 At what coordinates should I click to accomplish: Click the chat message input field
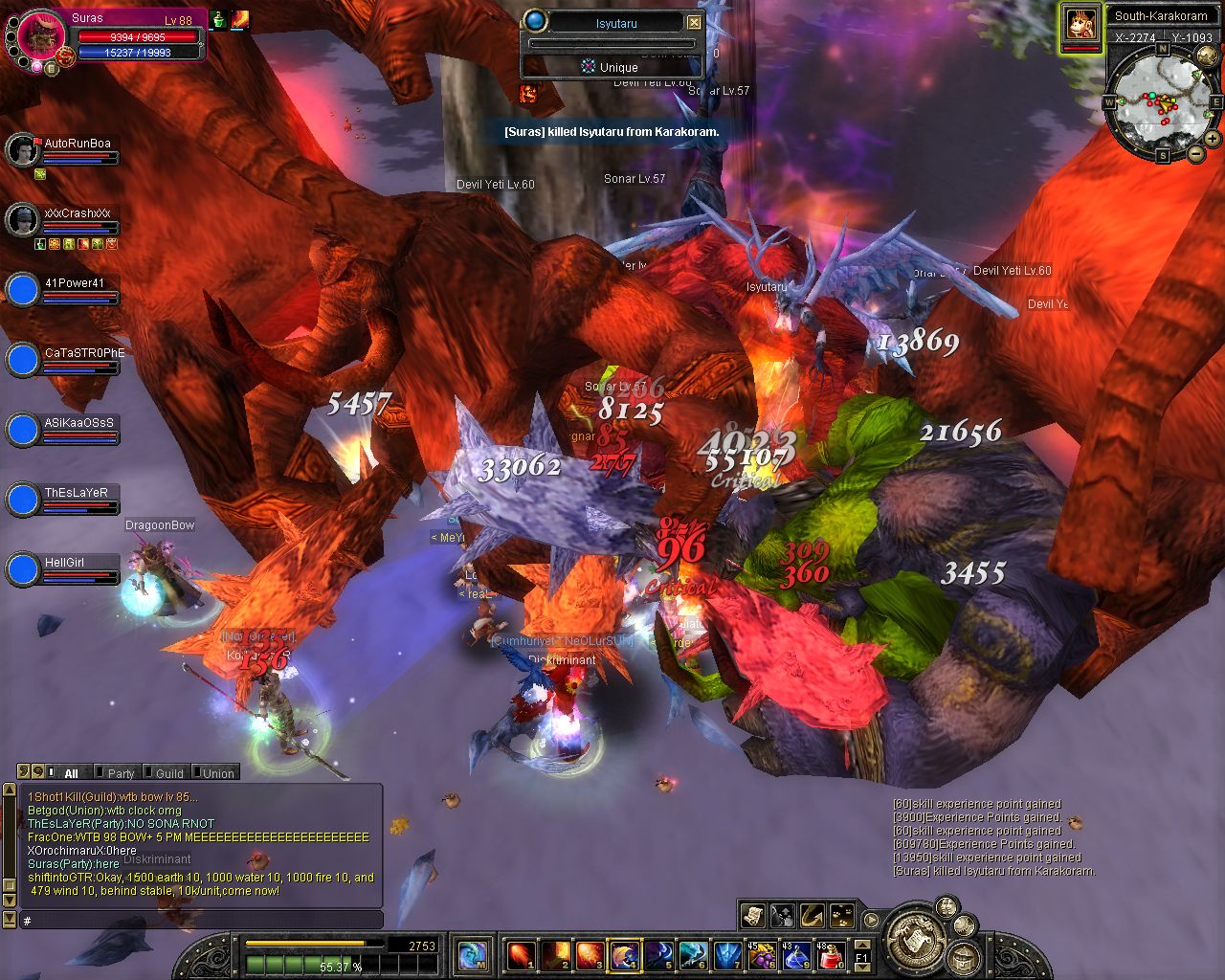(201, 921)
